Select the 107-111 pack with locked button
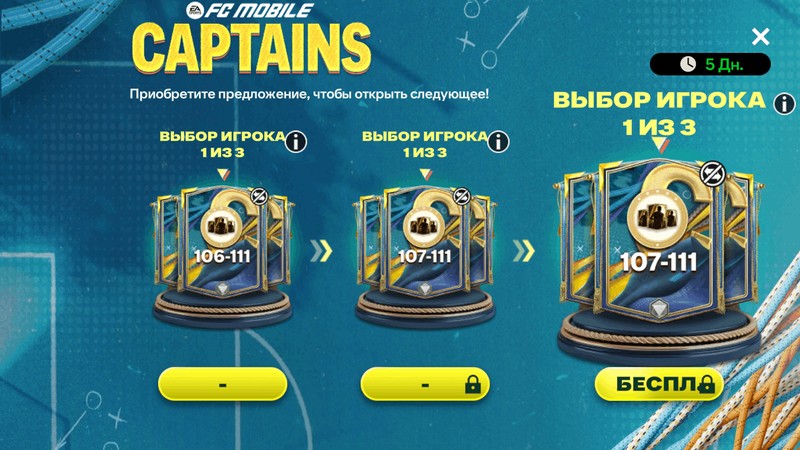Image resolution: width=800 pixels, height=450 pixels. click(423, 250)
